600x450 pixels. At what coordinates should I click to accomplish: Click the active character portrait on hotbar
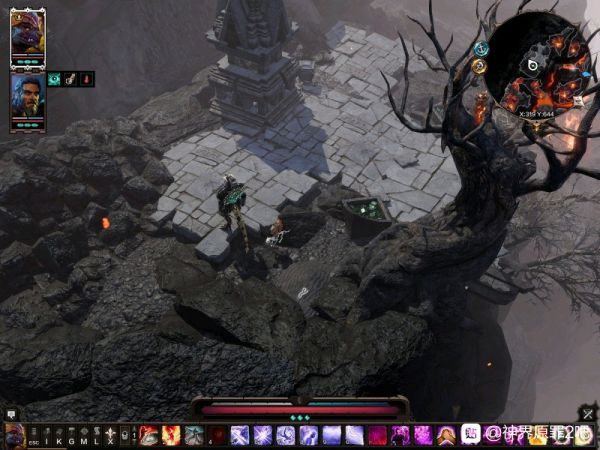(14, 435)
